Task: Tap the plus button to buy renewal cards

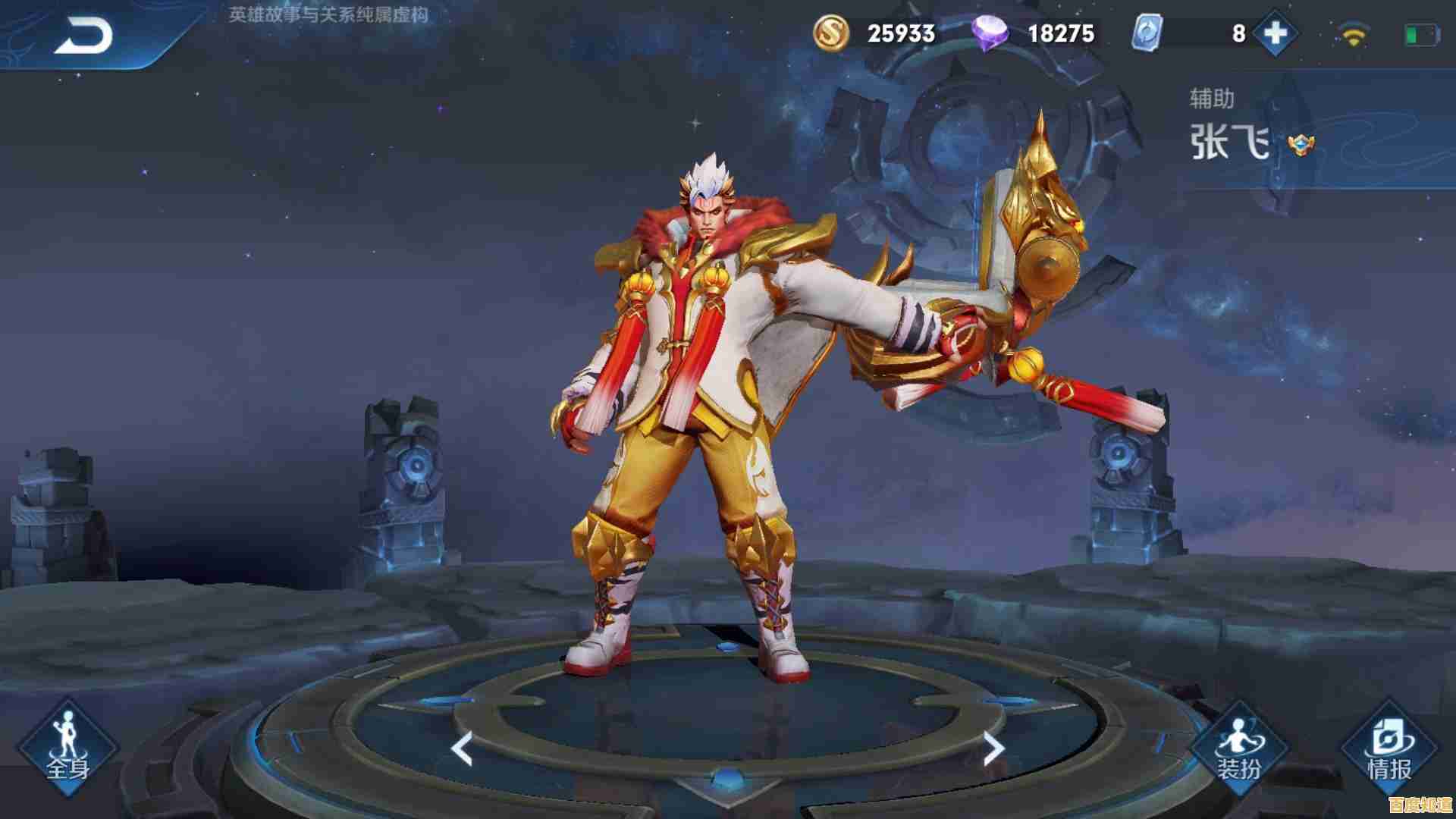Action: 1274,33
